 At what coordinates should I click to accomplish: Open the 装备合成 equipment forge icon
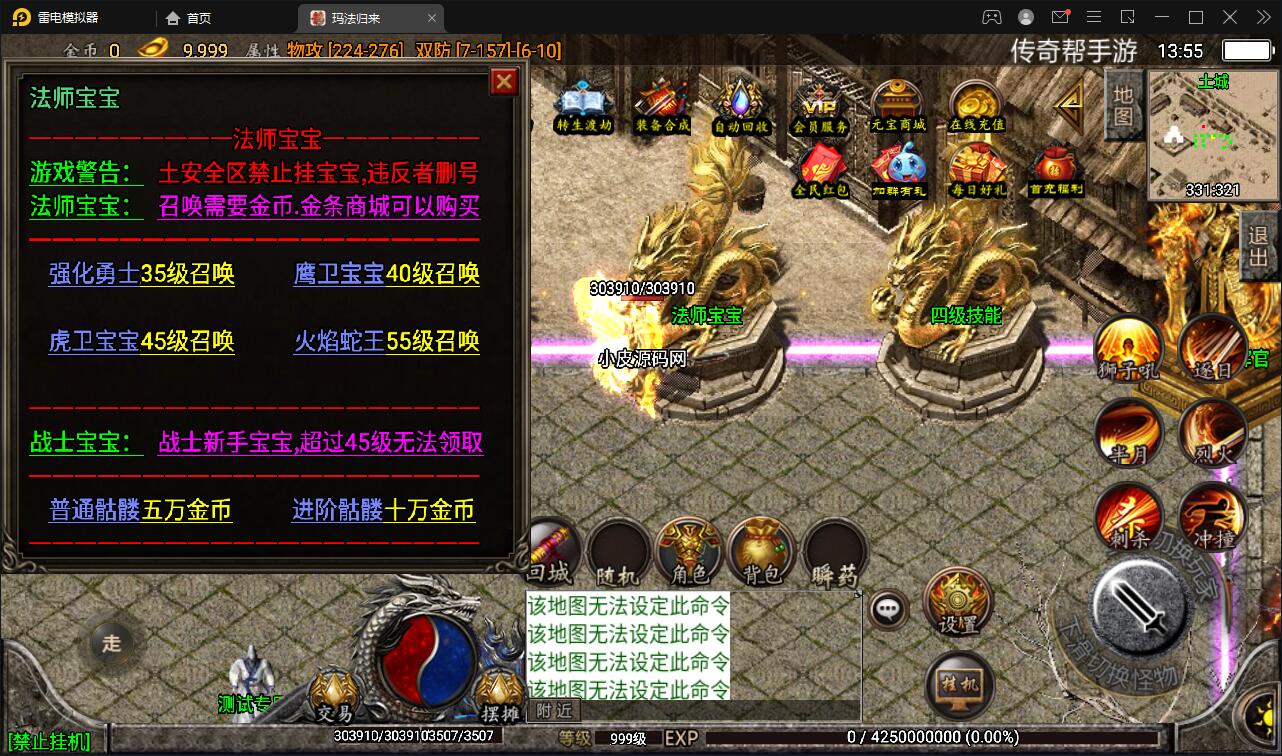pos(660,100)
